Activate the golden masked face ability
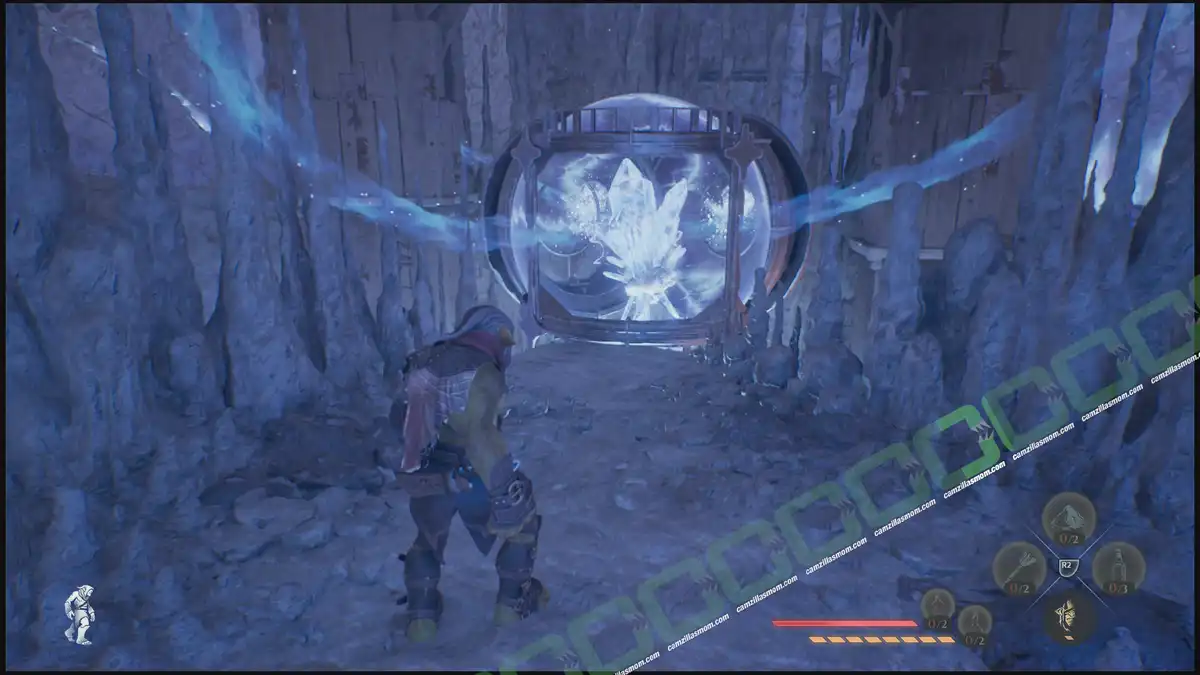1200x675 pixels. [1068, 616]
